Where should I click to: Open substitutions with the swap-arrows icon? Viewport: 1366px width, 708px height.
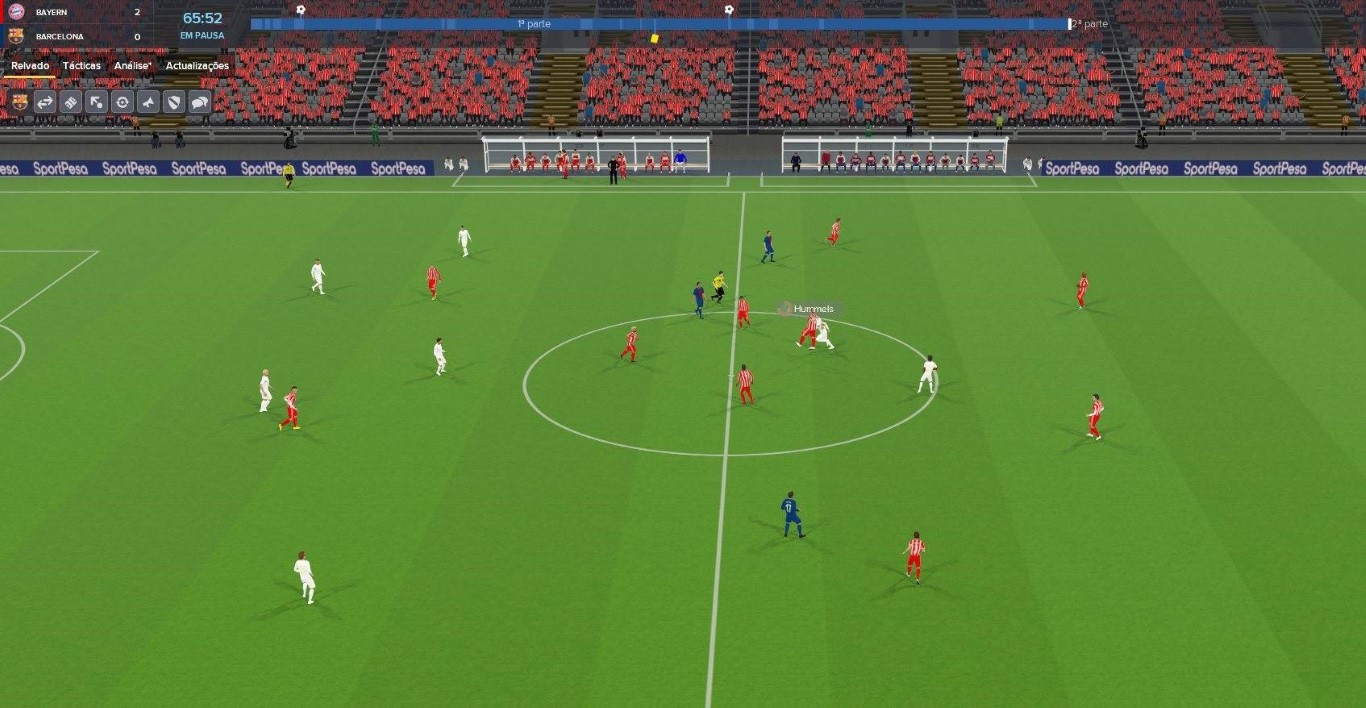tap(45, 102)
